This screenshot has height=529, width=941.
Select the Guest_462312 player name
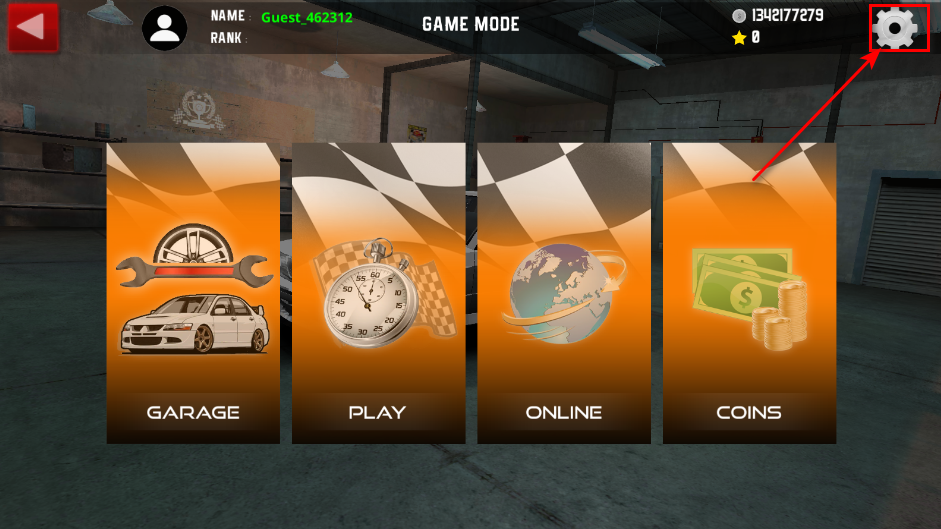307,17
